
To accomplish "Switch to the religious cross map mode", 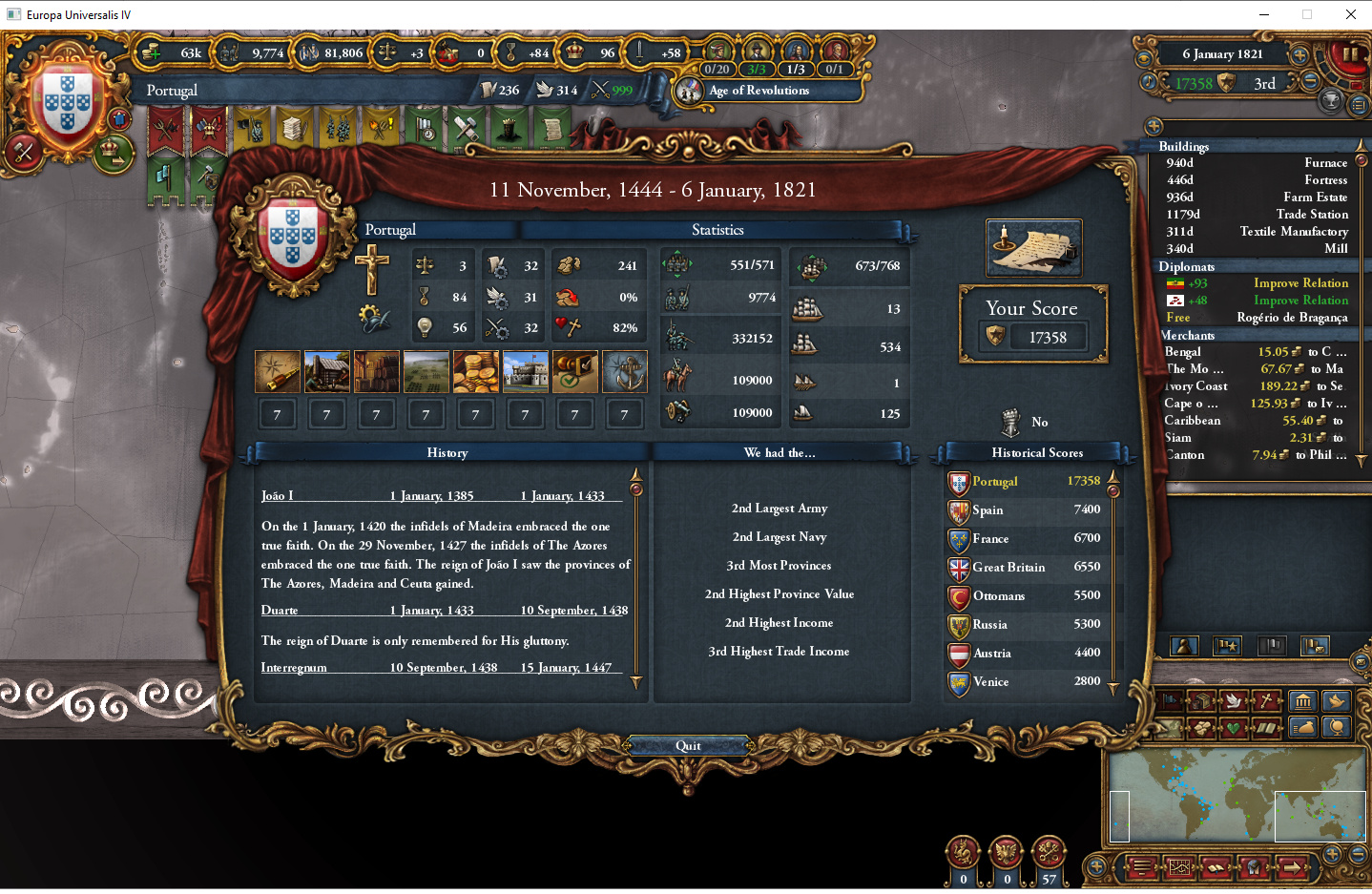I will point(1266,701).
